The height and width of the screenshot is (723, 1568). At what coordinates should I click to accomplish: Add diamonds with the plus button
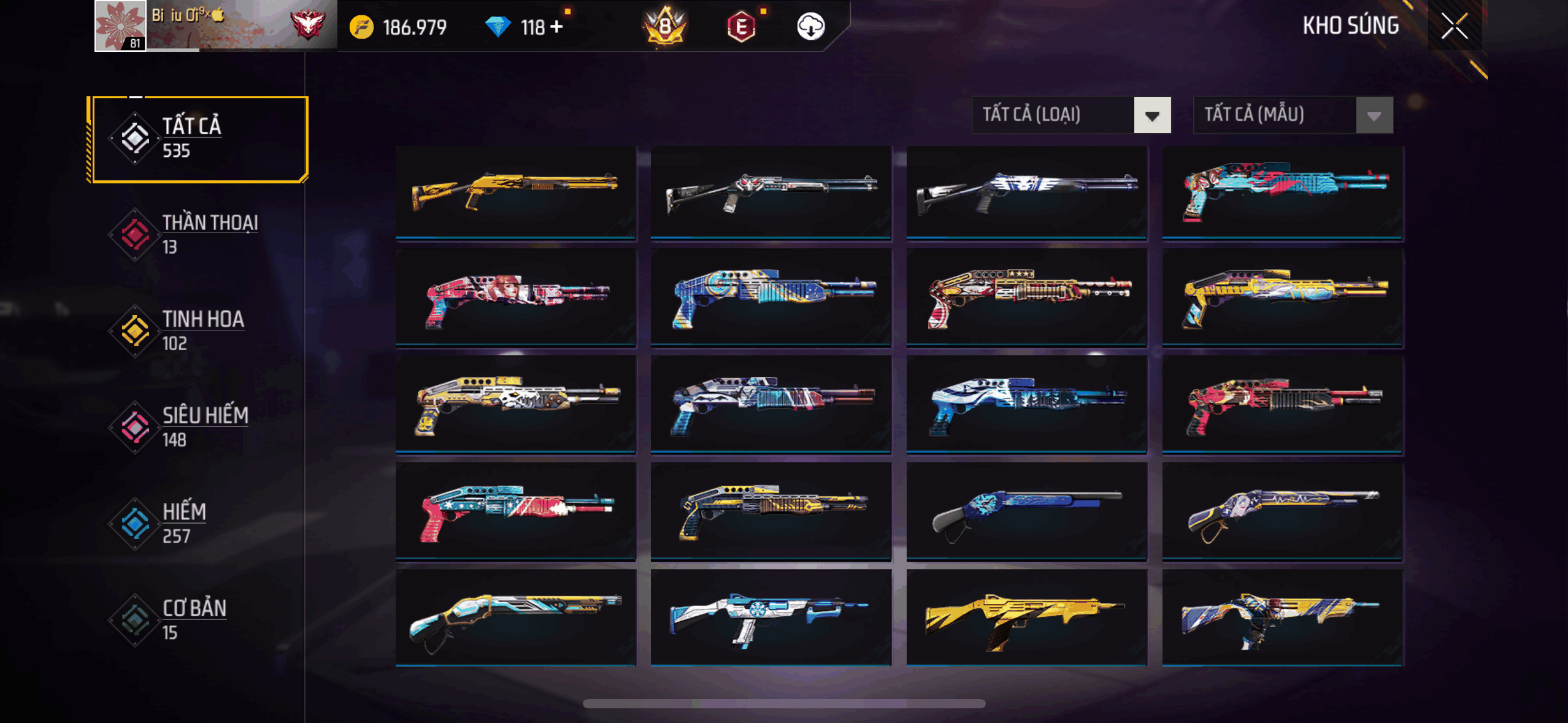[x=556, y=27]
